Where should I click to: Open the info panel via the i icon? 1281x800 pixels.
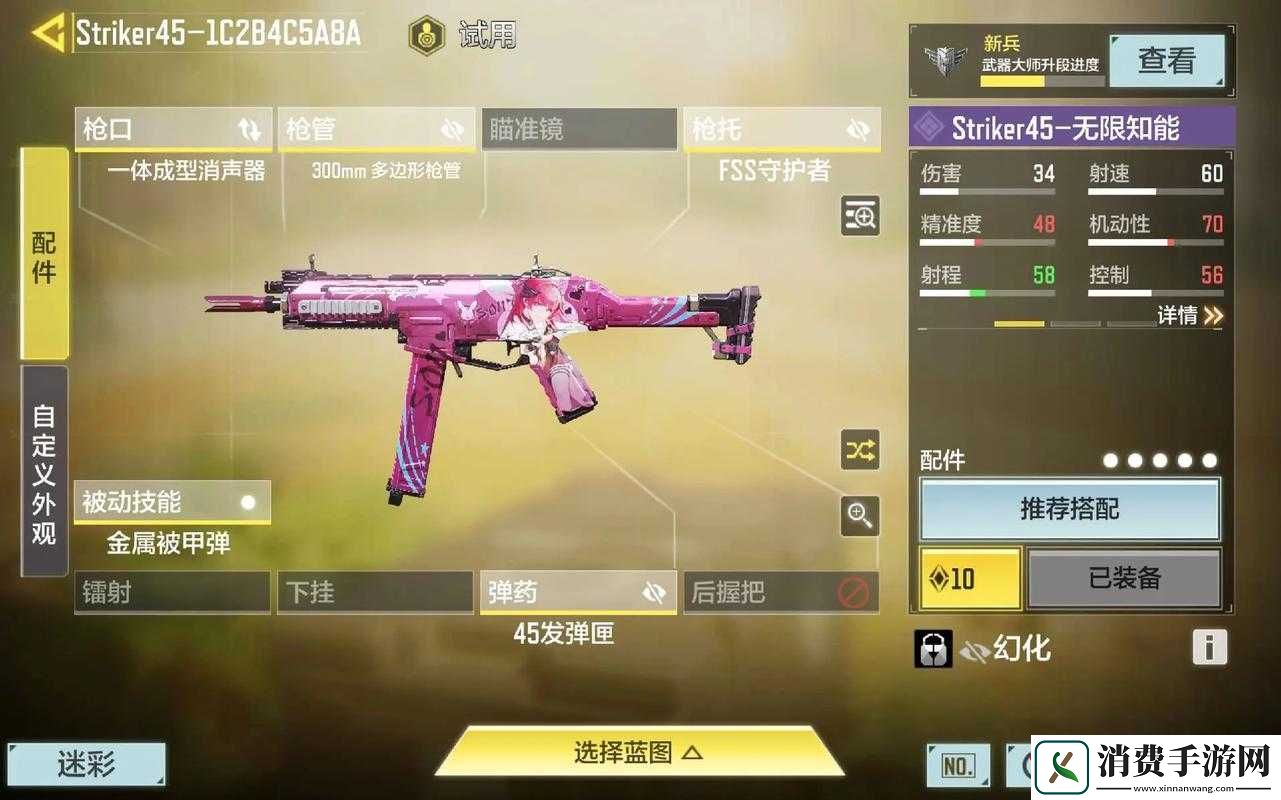pyautogui.click(x=1210, y=648)
